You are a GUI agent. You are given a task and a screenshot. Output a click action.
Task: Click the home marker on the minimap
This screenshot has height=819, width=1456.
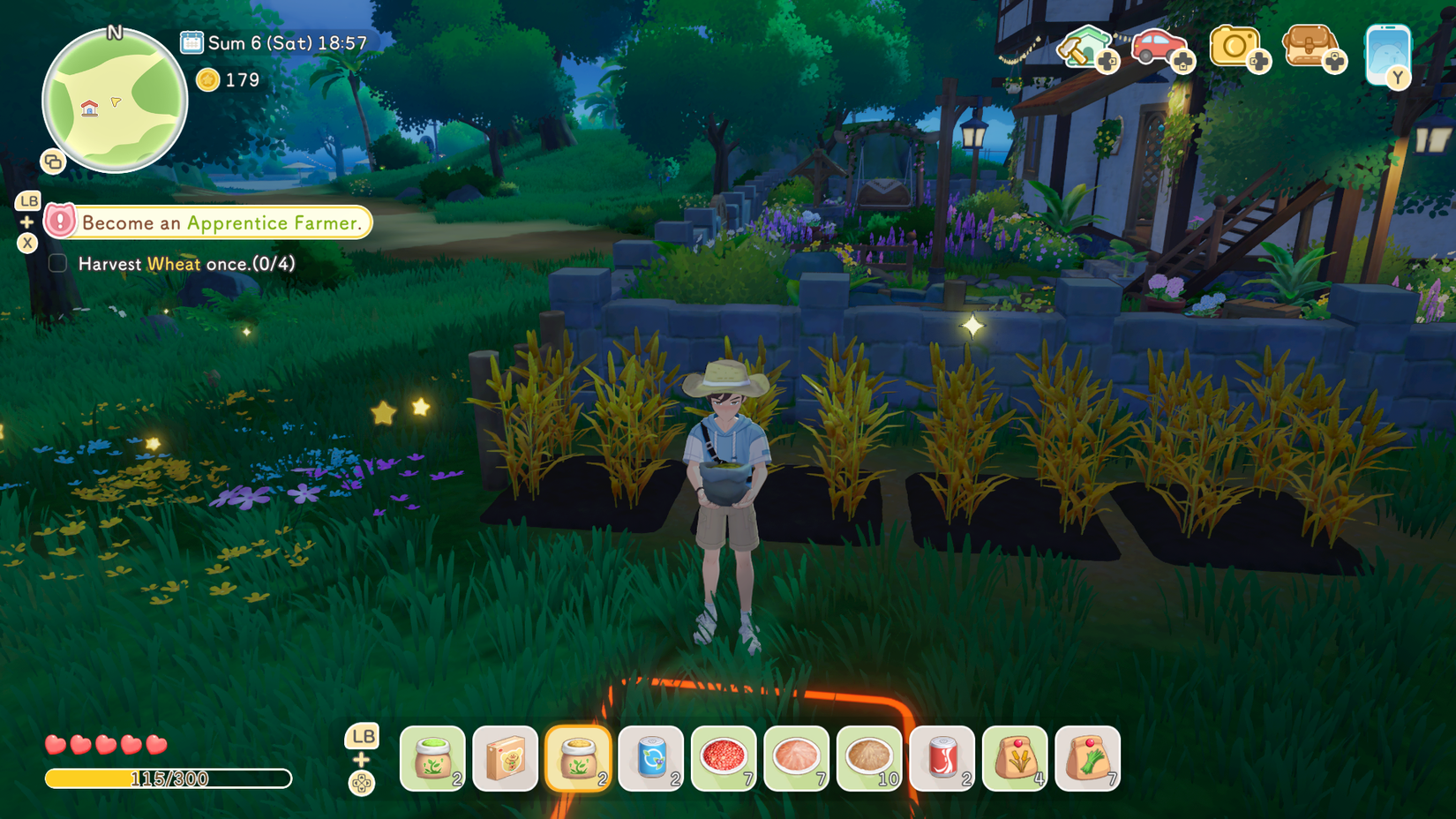88,108
